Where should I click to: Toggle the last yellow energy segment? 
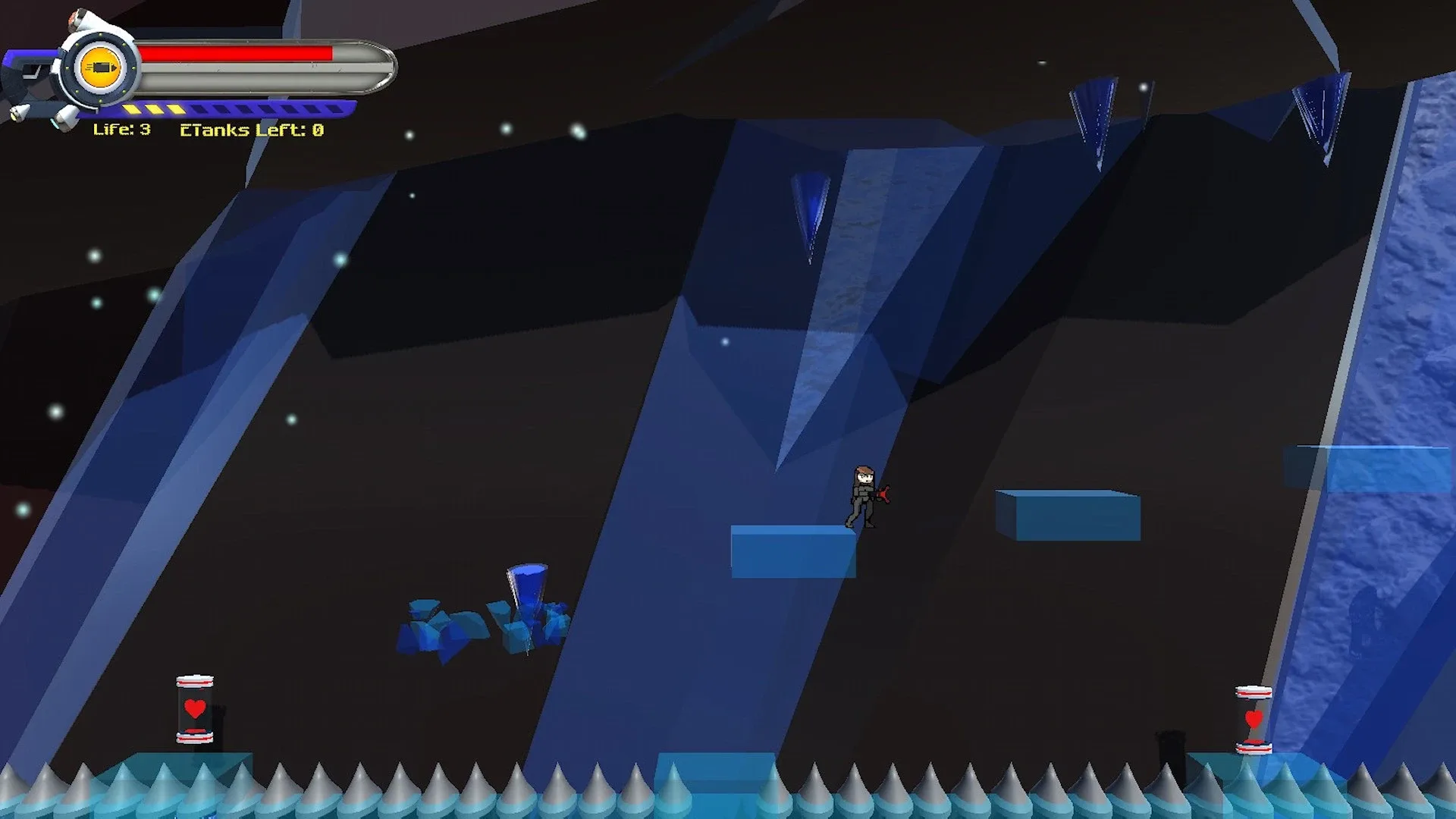tap(176, 111)
